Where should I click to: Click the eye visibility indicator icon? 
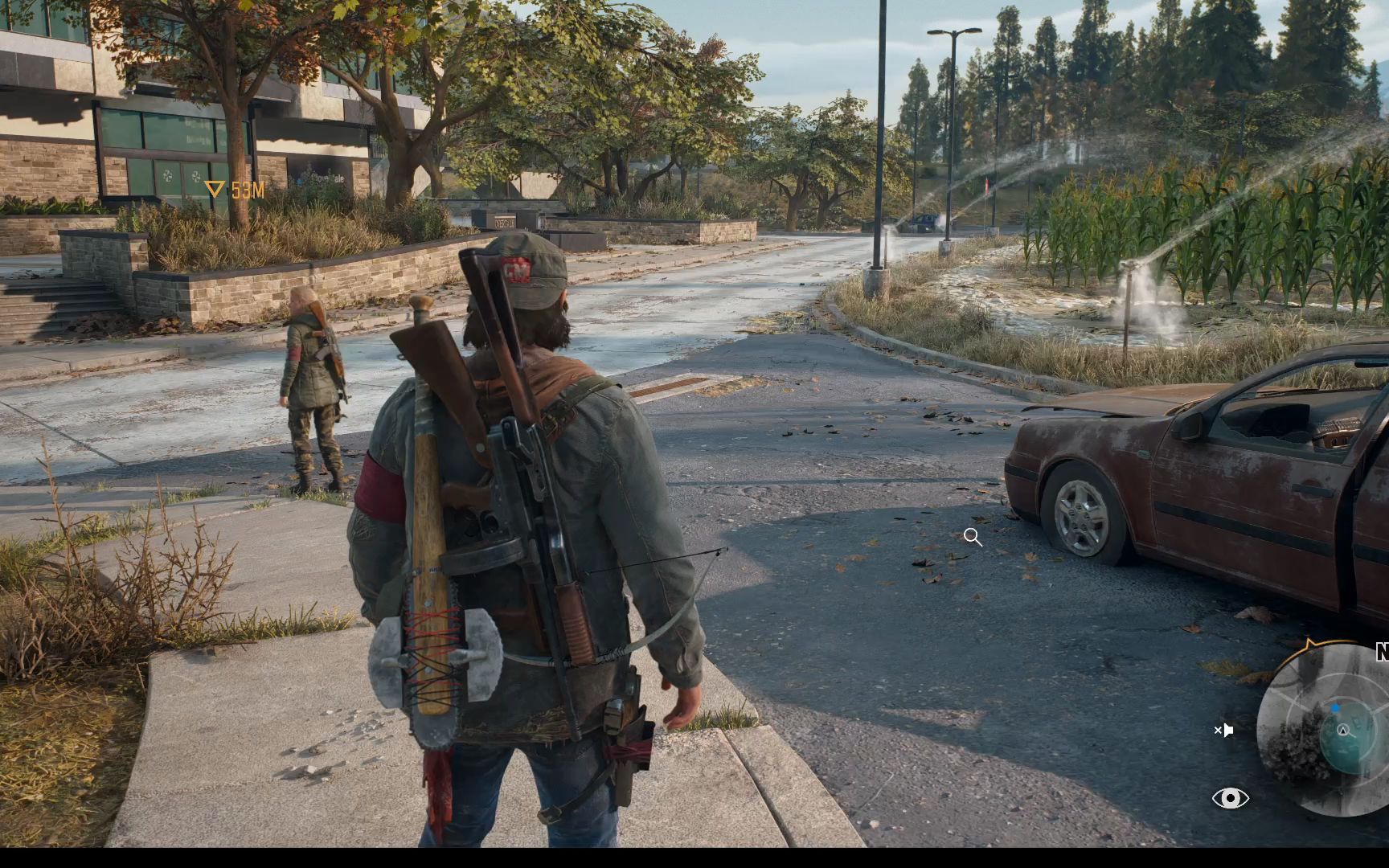coord(1230,798)
